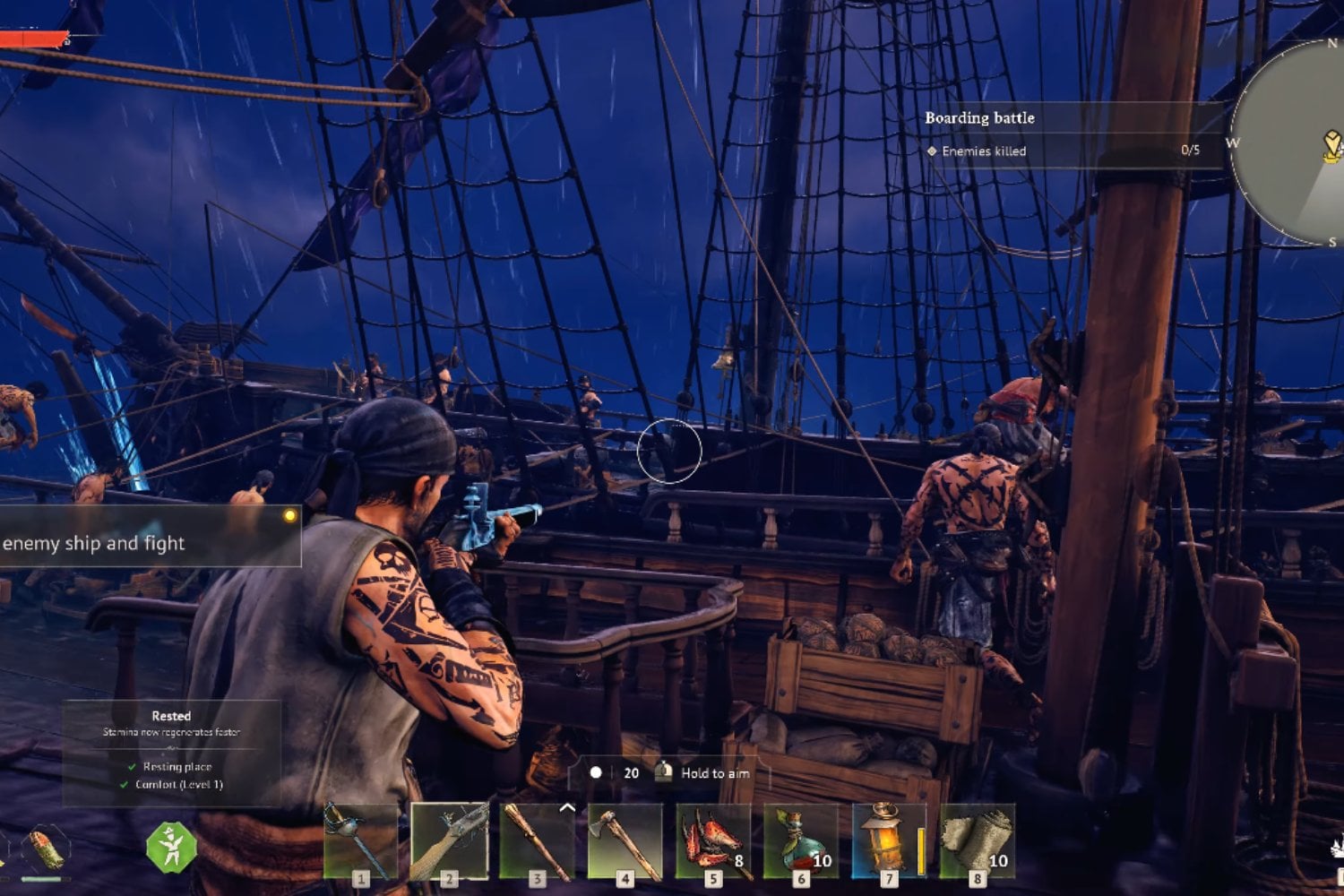Expand the hotbar with the up arrow

click(x=566, y=808)
